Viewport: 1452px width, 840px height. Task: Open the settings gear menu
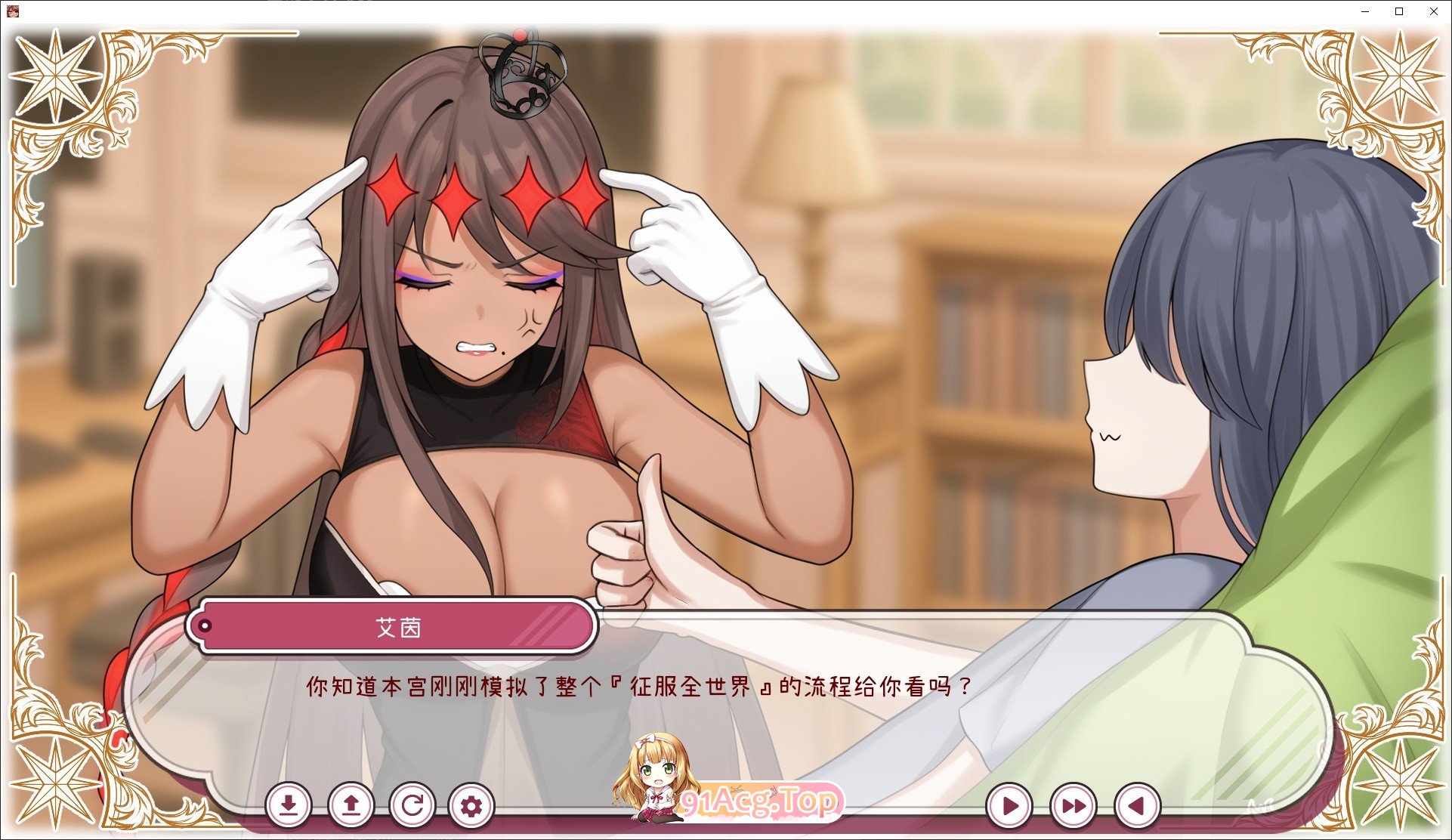click(472, 806)
